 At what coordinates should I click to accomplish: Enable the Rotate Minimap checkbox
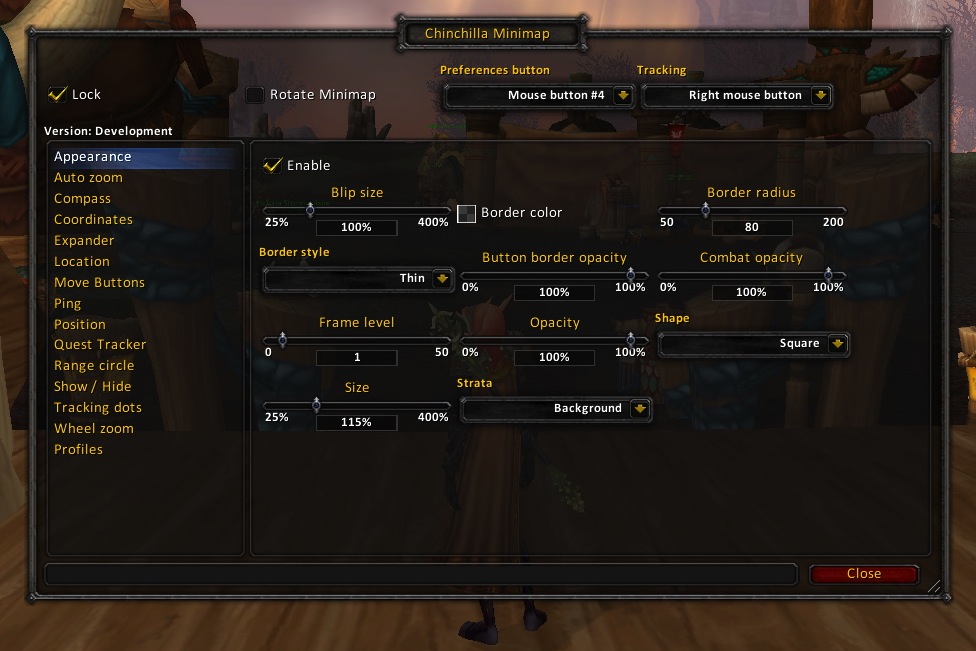(x=256, y=95)
